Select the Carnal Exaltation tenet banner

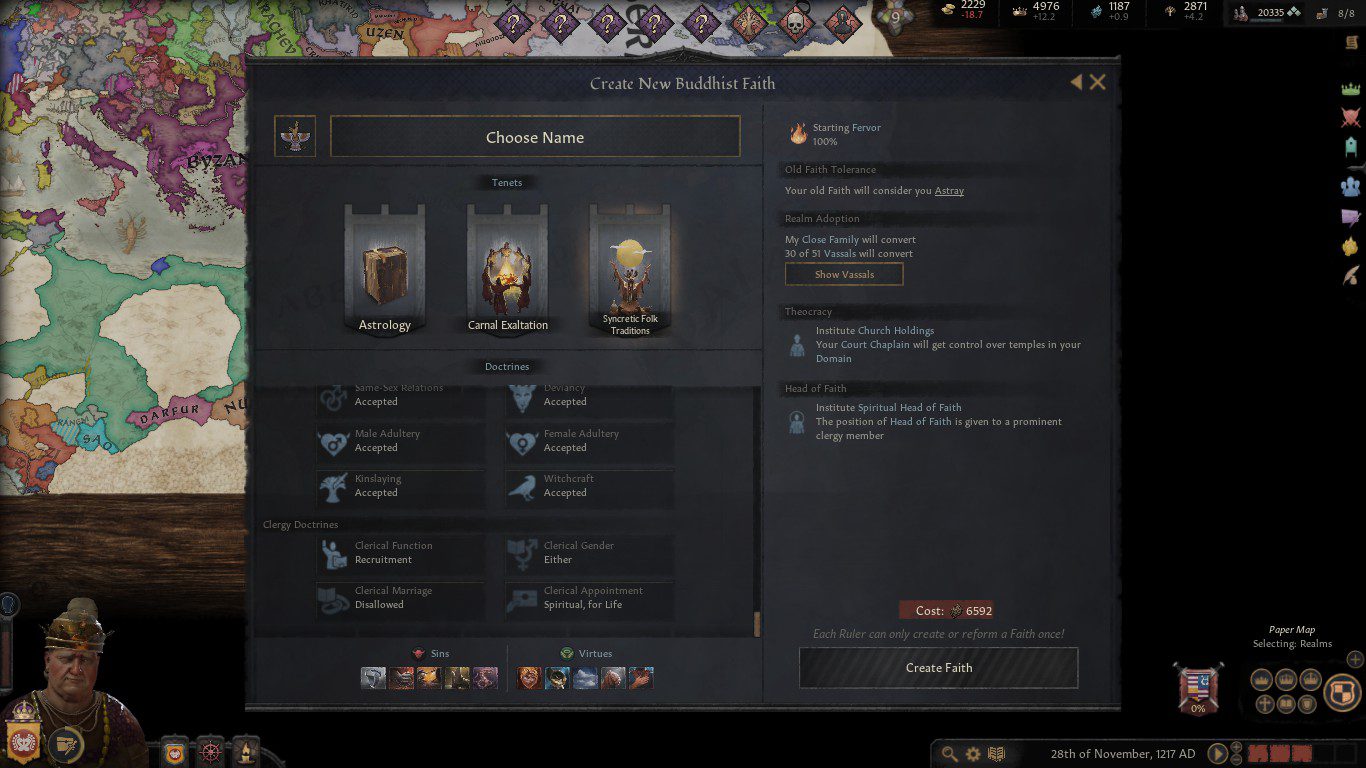[508, 268]
